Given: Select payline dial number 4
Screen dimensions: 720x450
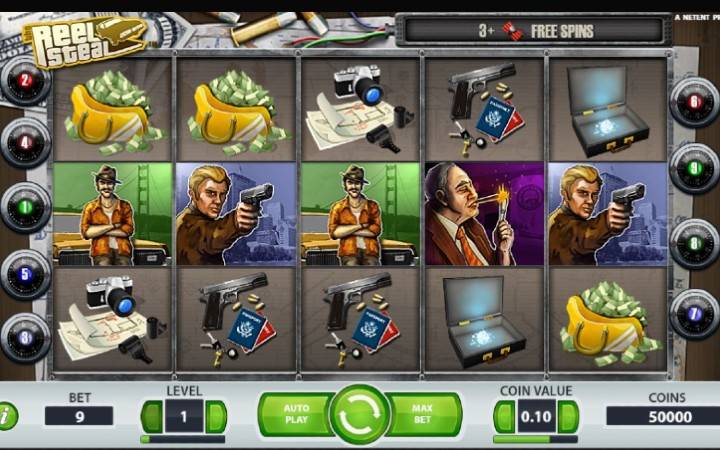Looking at the screenshot, I should pos(25,143).
